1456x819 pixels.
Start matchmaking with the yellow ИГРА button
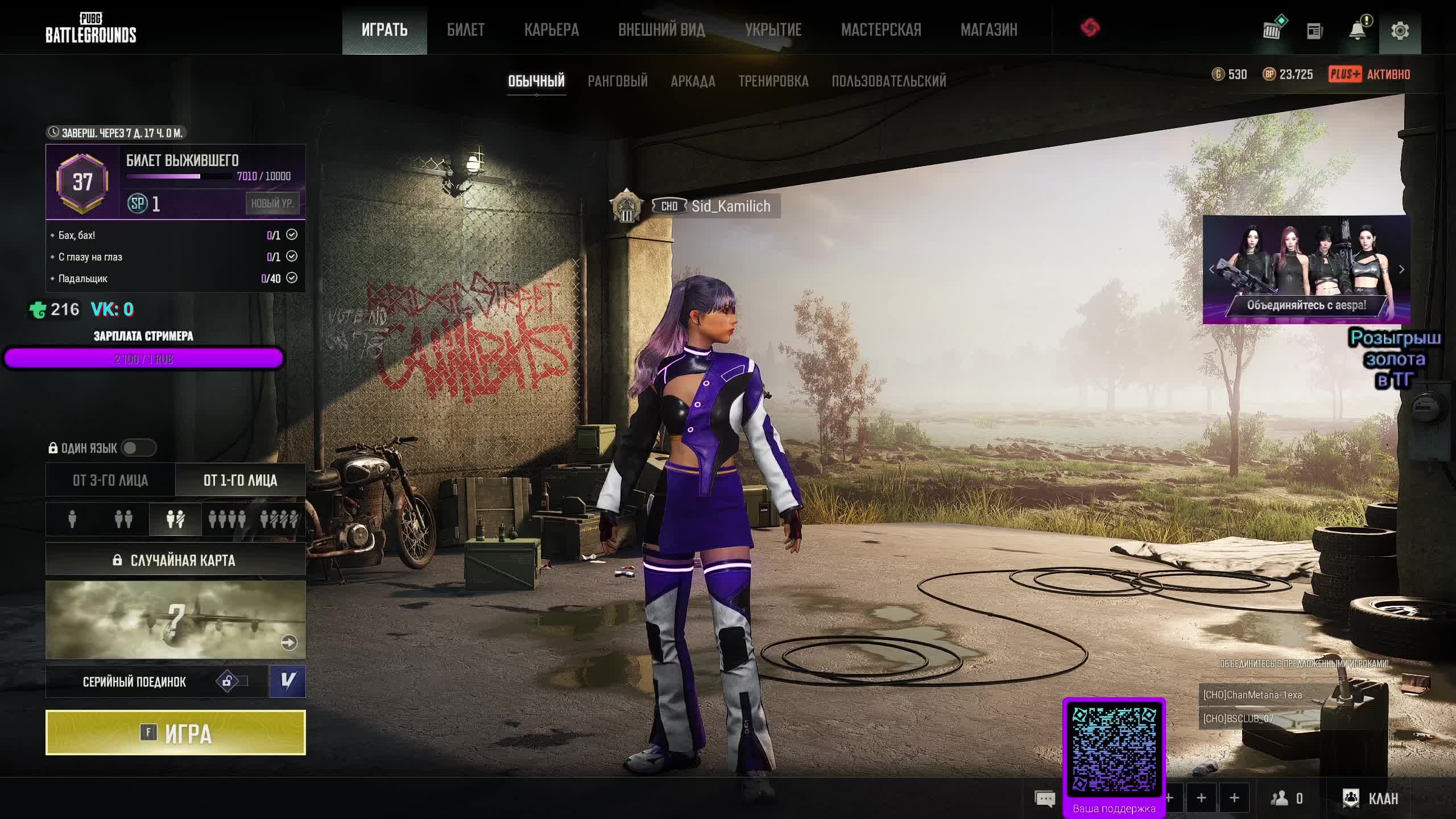[x=175, y=733]
